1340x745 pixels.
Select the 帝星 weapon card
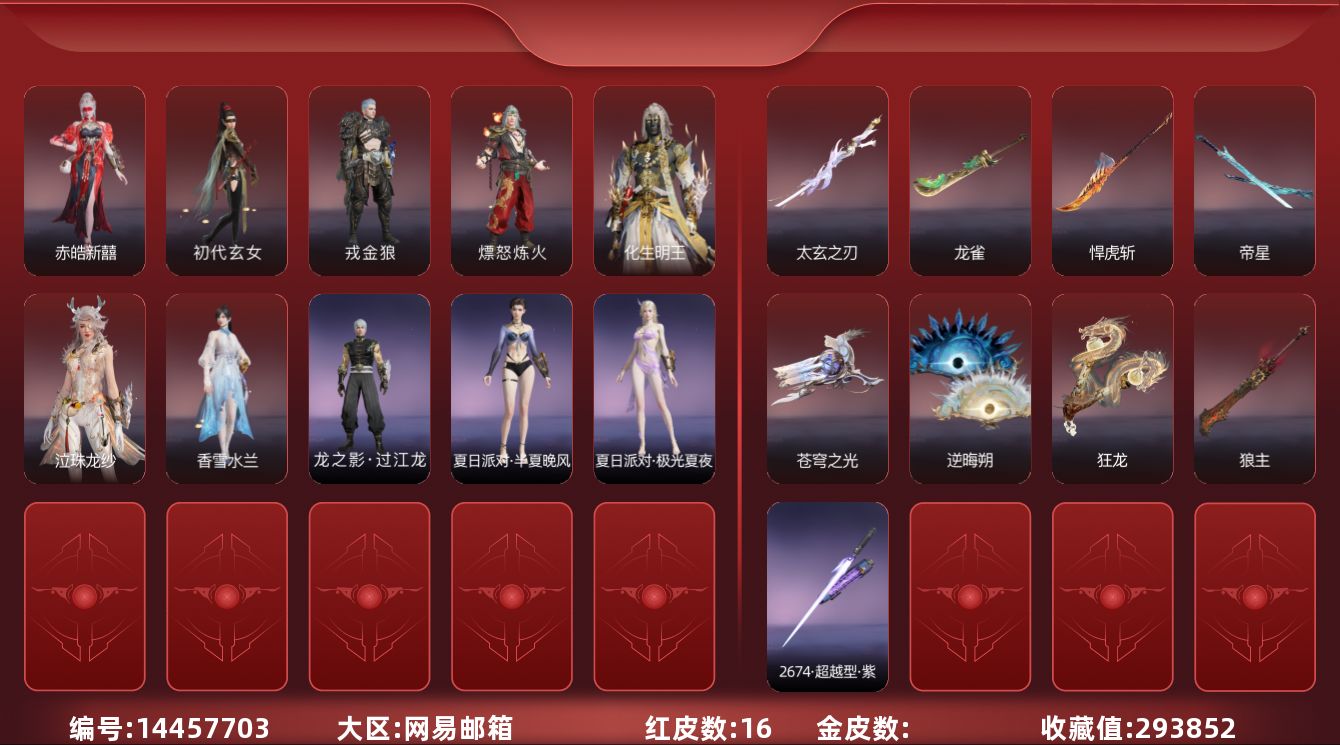[1255, 180]
